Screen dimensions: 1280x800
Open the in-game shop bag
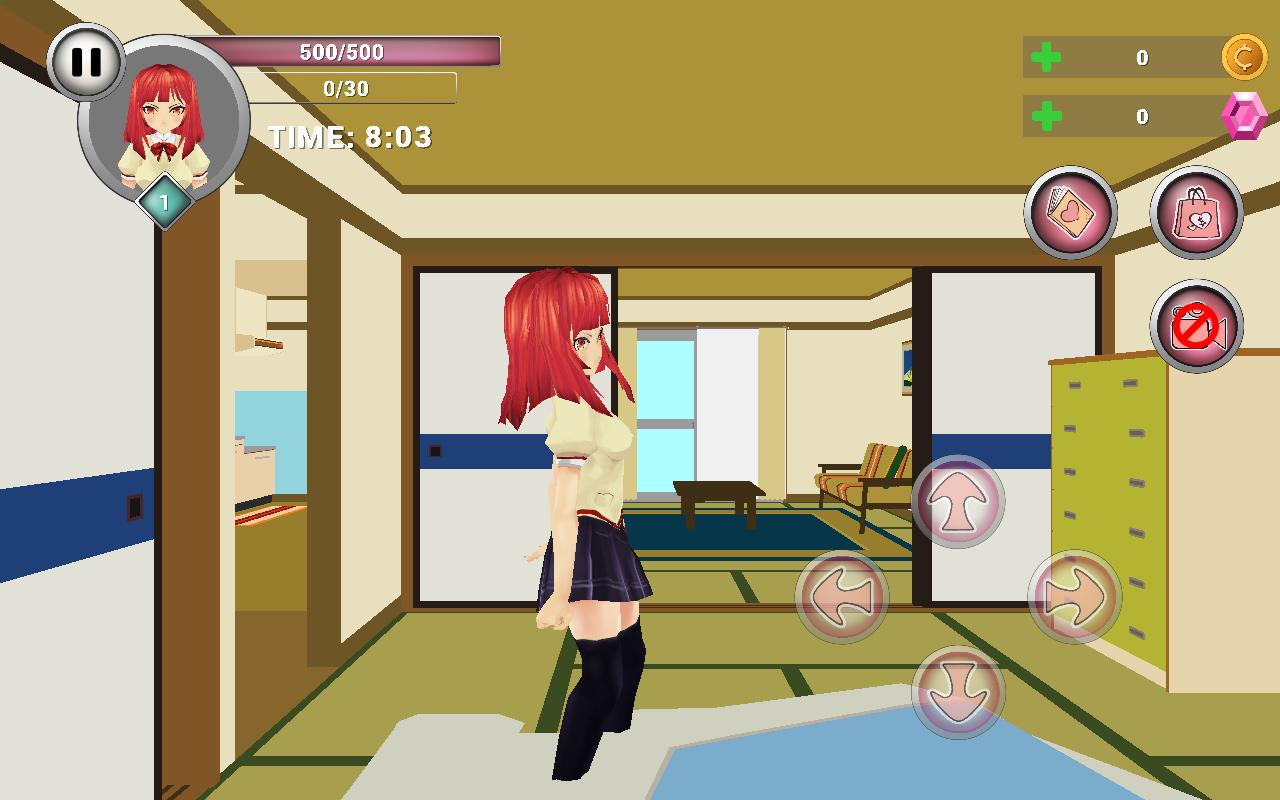click(1196, 212)
